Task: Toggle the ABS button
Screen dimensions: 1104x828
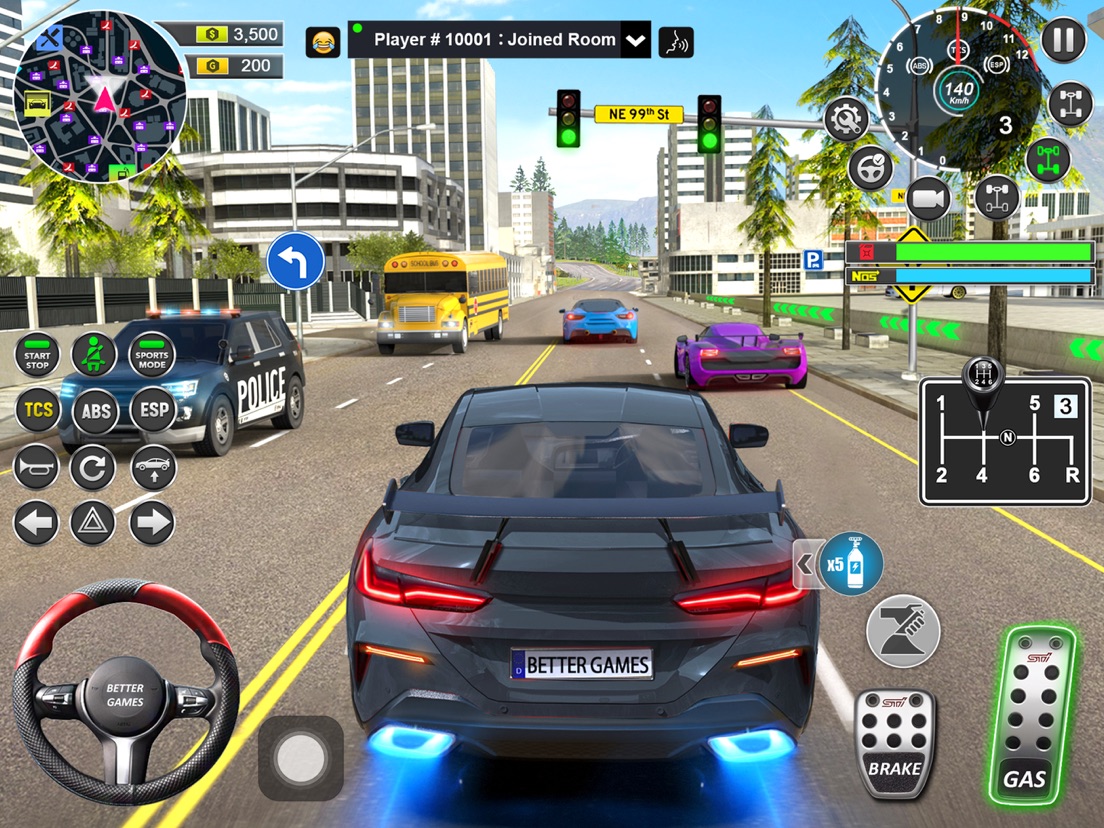Action: pyautogui.click(x=95, y=410)
